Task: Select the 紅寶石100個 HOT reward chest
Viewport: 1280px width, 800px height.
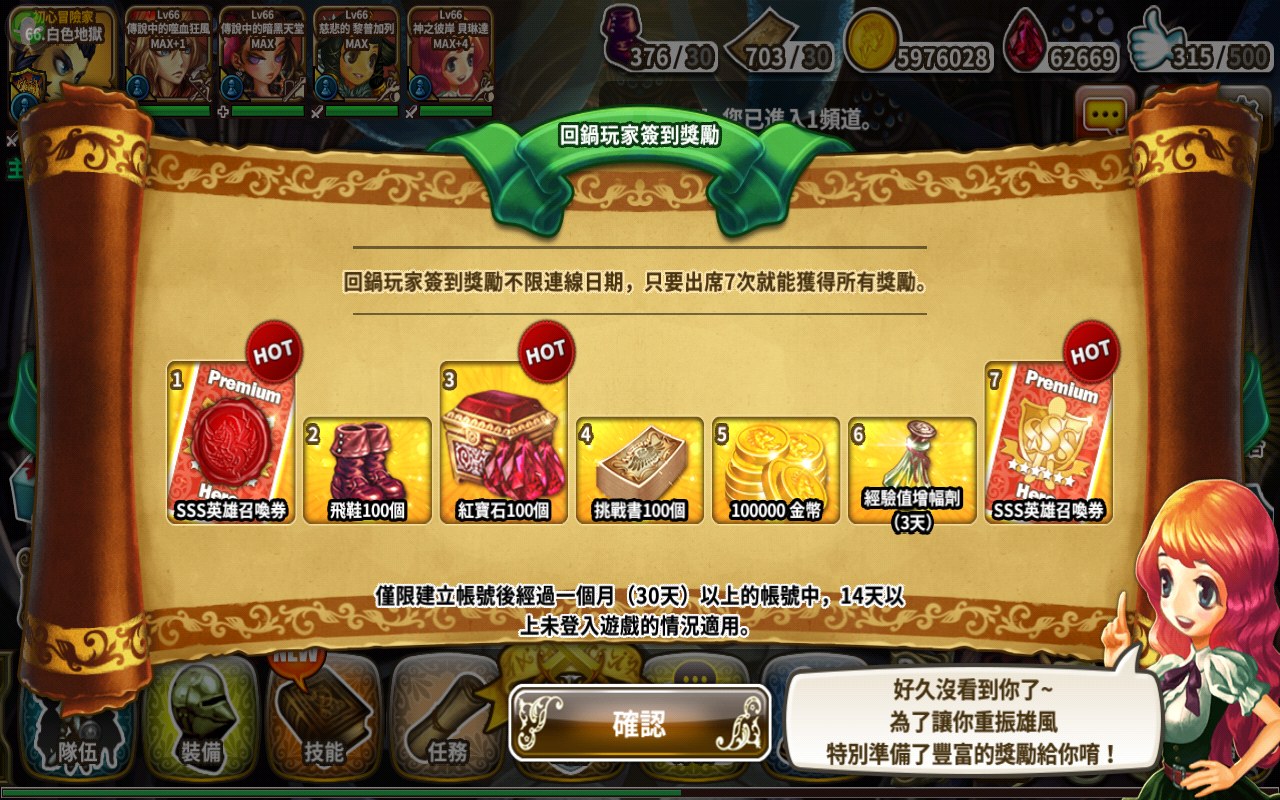Action: coord(502,445)
